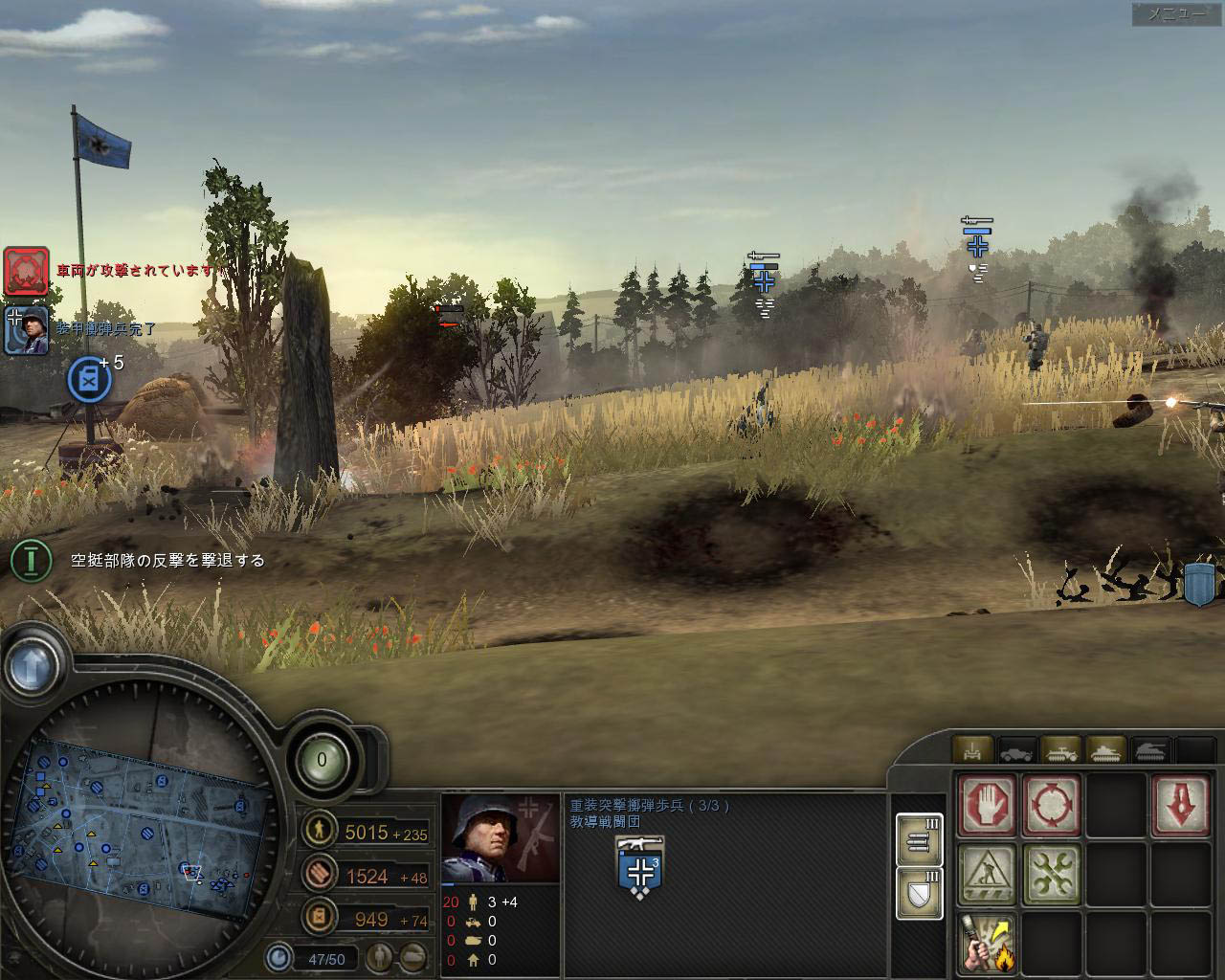Click the white shield veterancy upgrade icon
The width and height of the screenshot is (1225, 980).
pos(920,893)
